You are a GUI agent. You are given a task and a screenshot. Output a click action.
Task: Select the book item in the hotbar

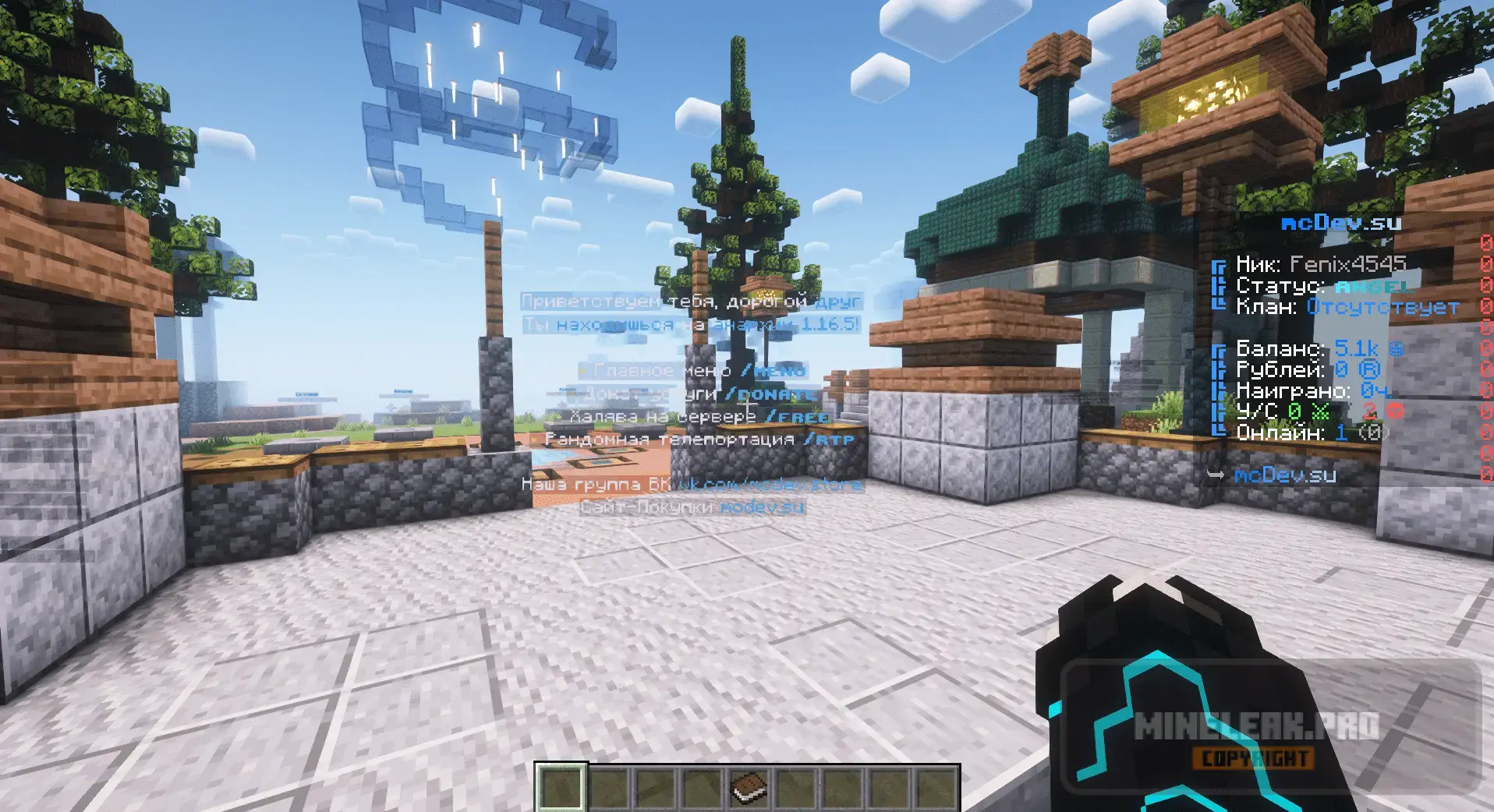pyautogui.click(x=749, y=787)
